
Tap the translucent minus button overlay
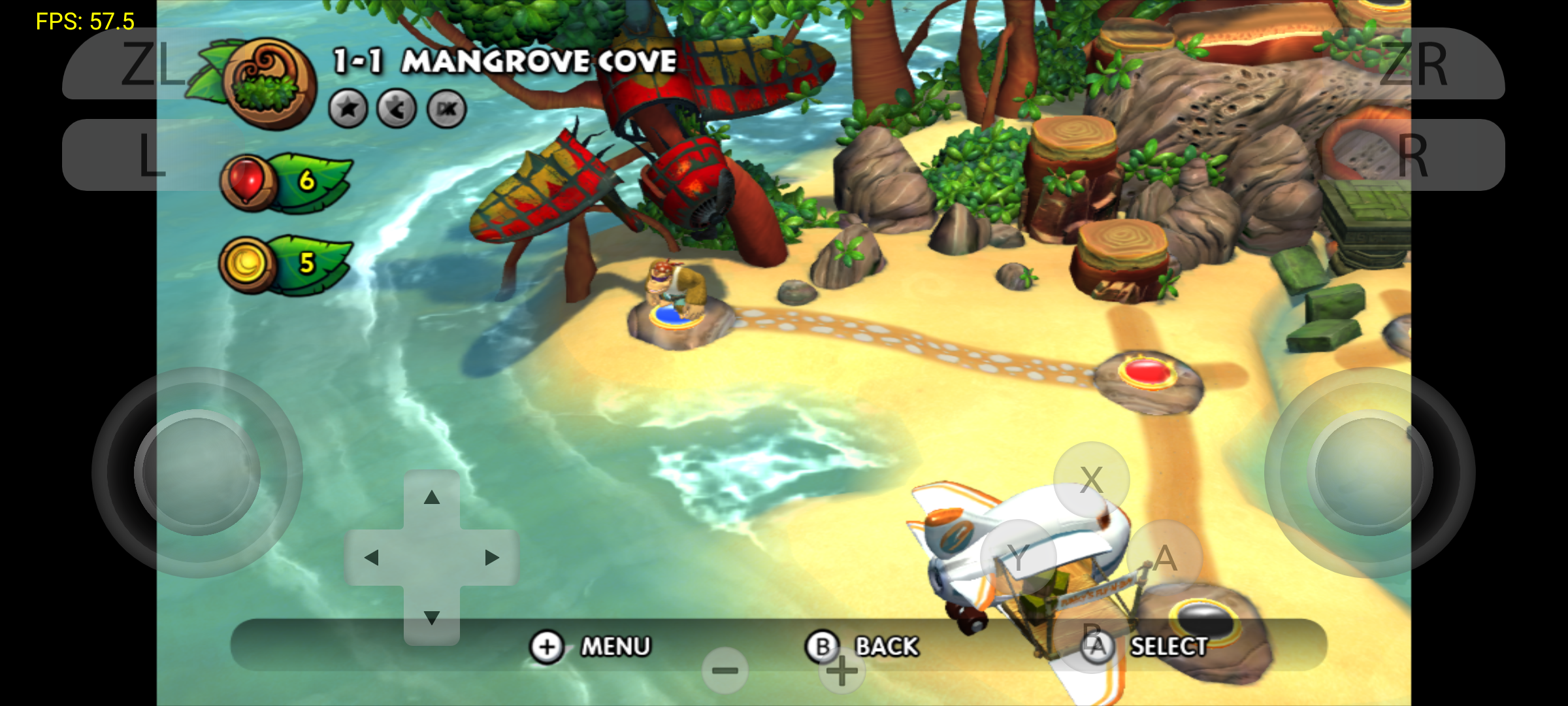coord(725,671)
